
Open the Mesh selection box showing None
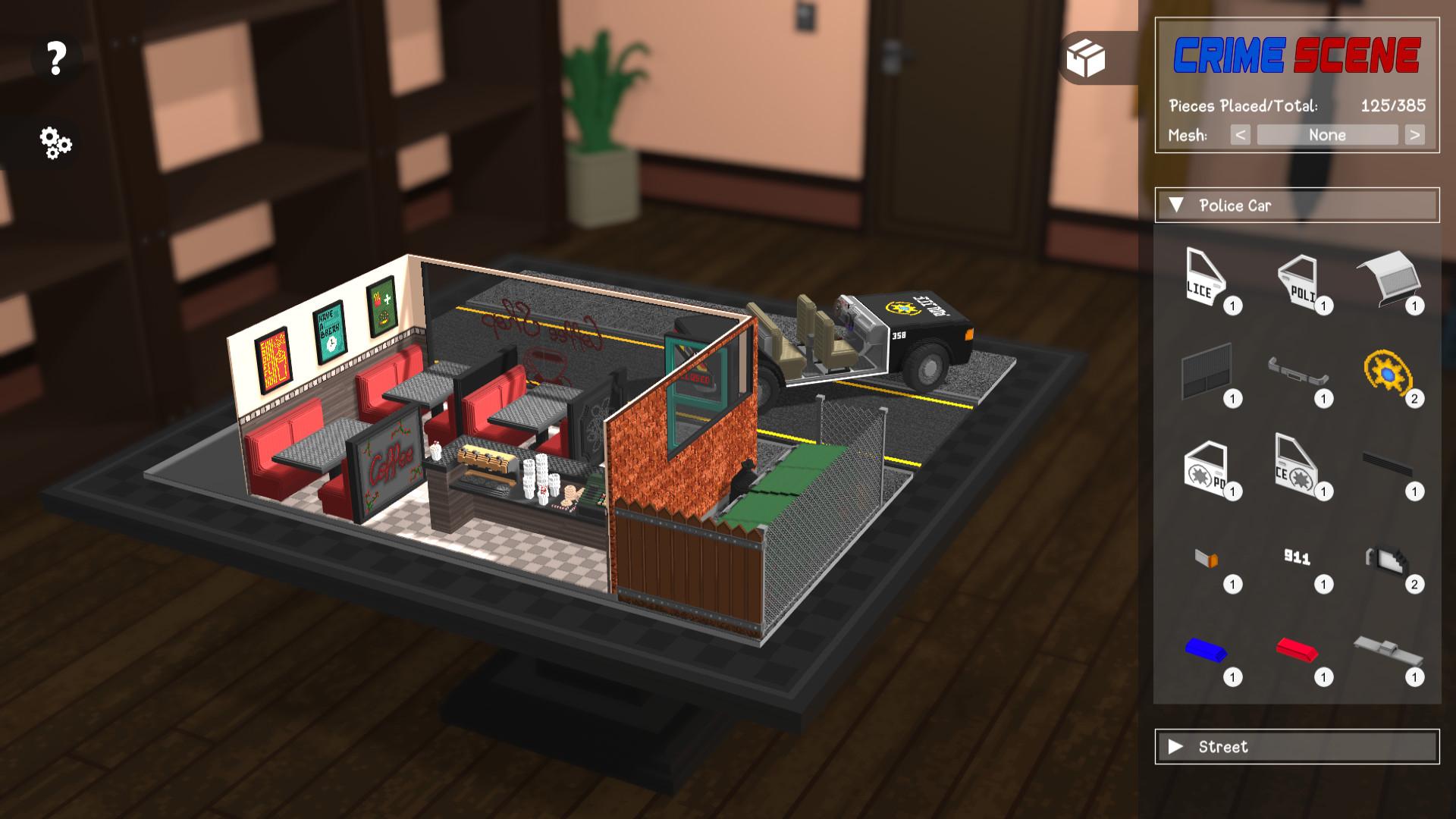tap(1326, 135)
